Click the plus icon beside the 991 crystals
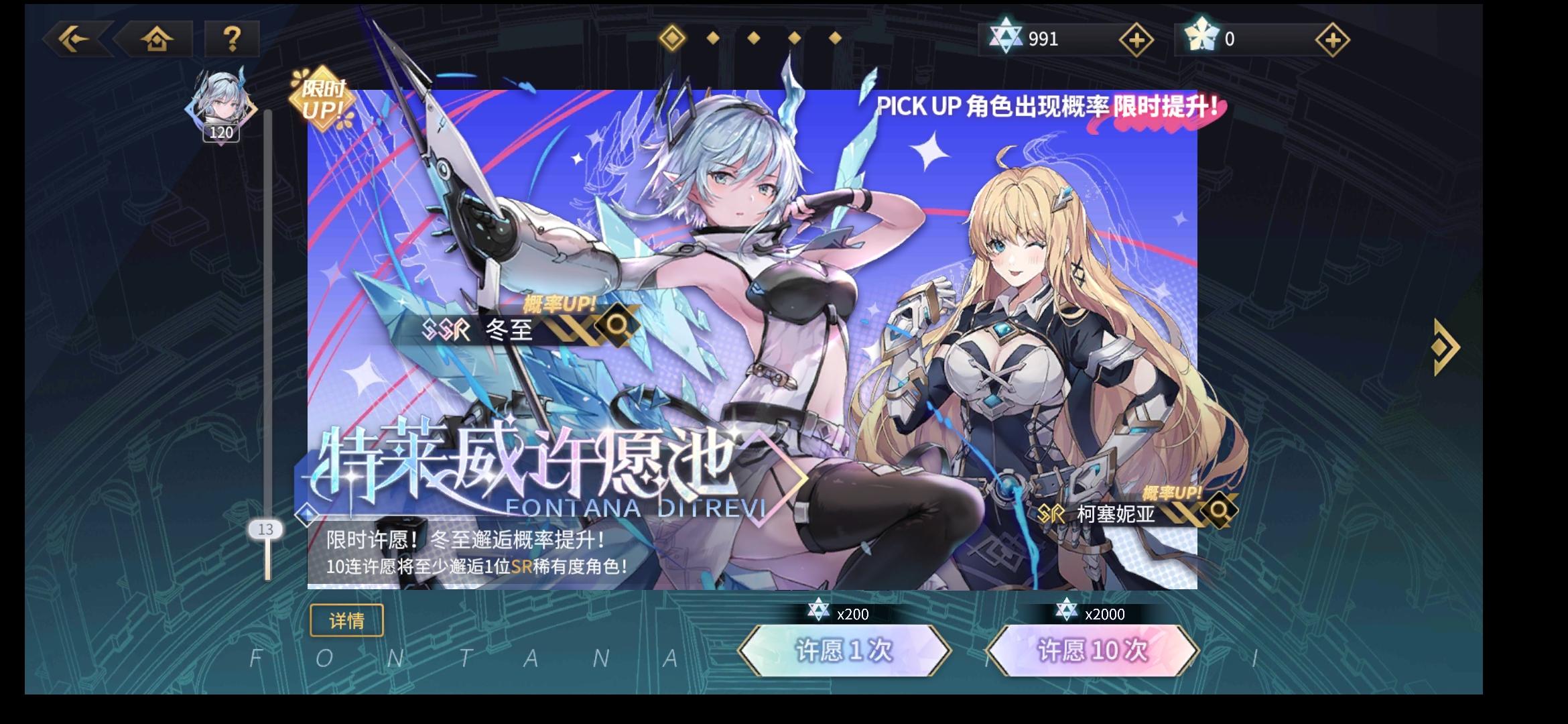1568x724 pixels. click(x=1136, y=40)
